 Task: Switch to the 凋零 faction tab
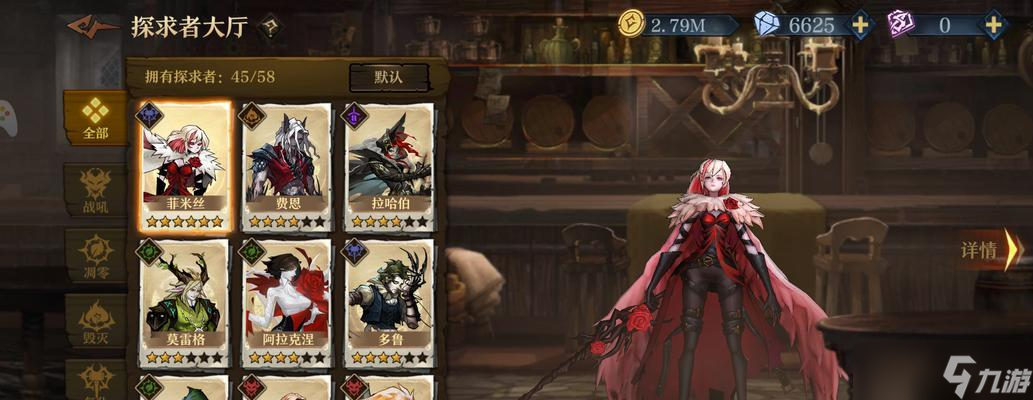[95, 255]
